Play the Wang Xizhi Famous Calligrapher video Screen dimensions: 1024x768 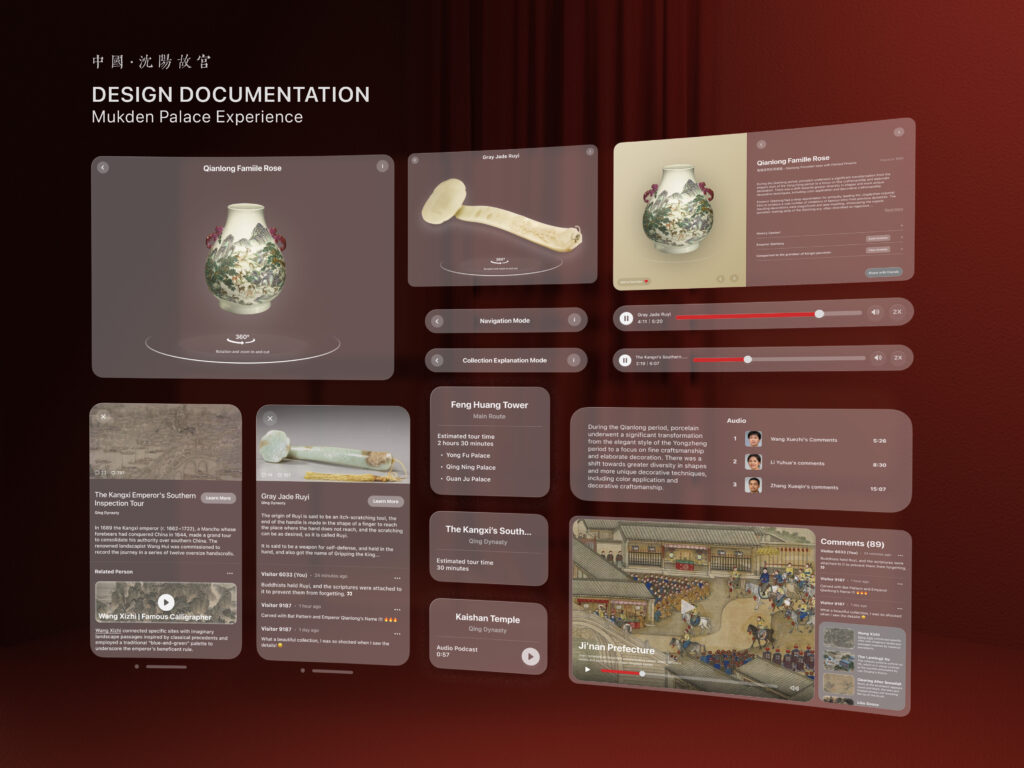click(165, 602)
